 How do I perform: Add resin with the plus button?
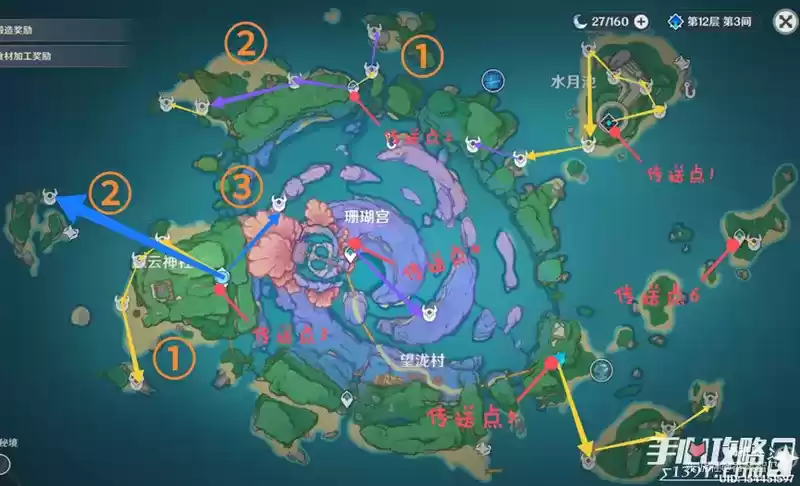pos(641,21)
